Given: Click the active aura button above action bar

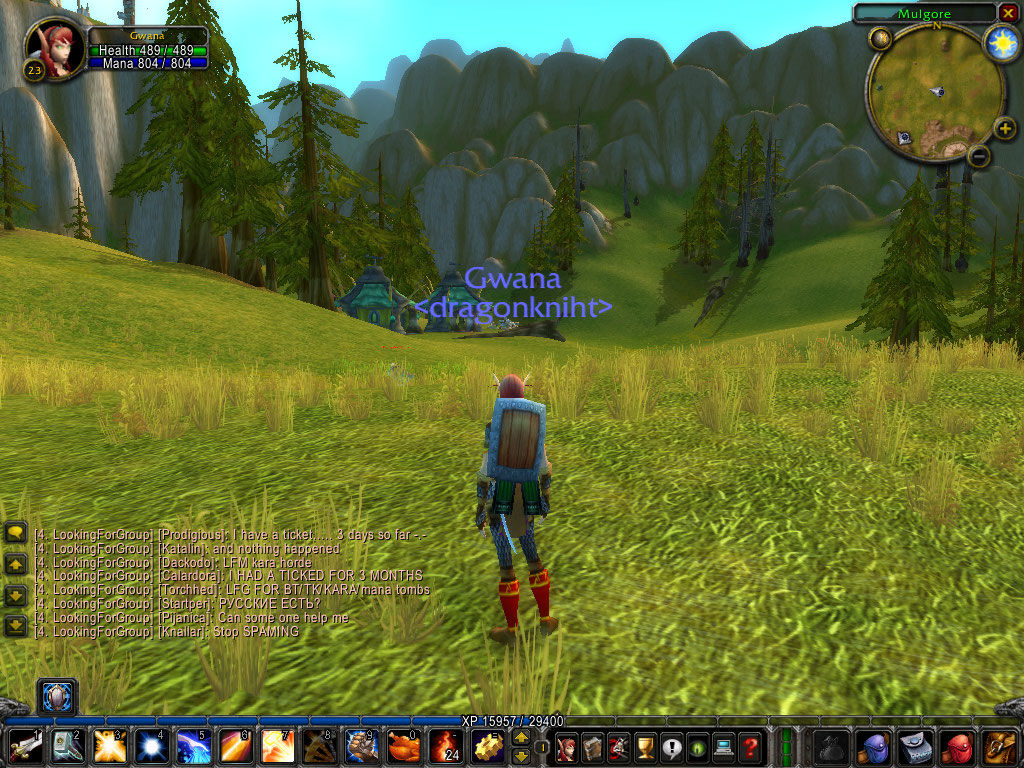Looking at the screenshot, I should [x=57, y=696].
